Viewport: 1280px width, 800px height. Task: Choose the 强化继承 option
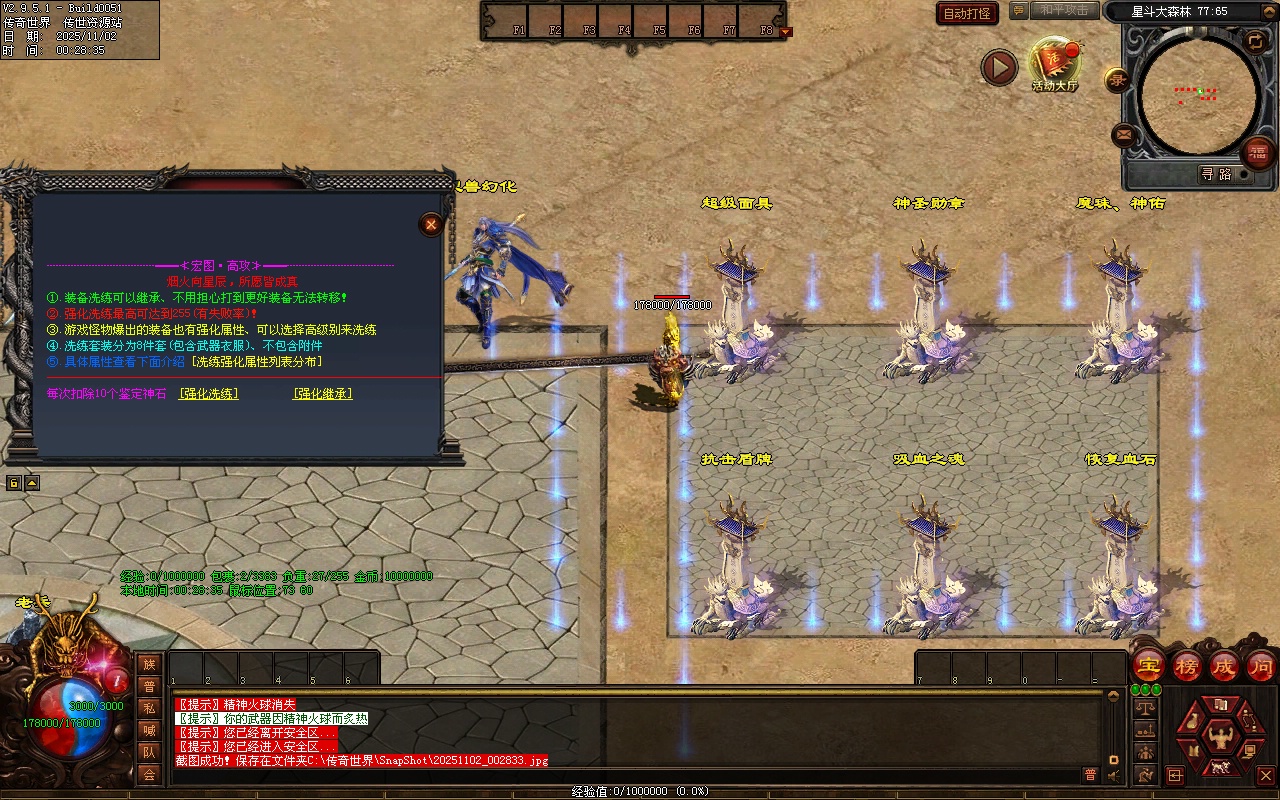click(322, 394)
